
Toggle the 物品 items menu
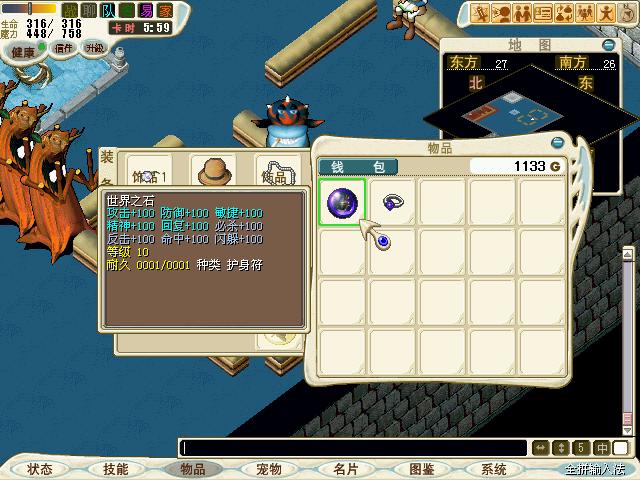tap(192, 469)
